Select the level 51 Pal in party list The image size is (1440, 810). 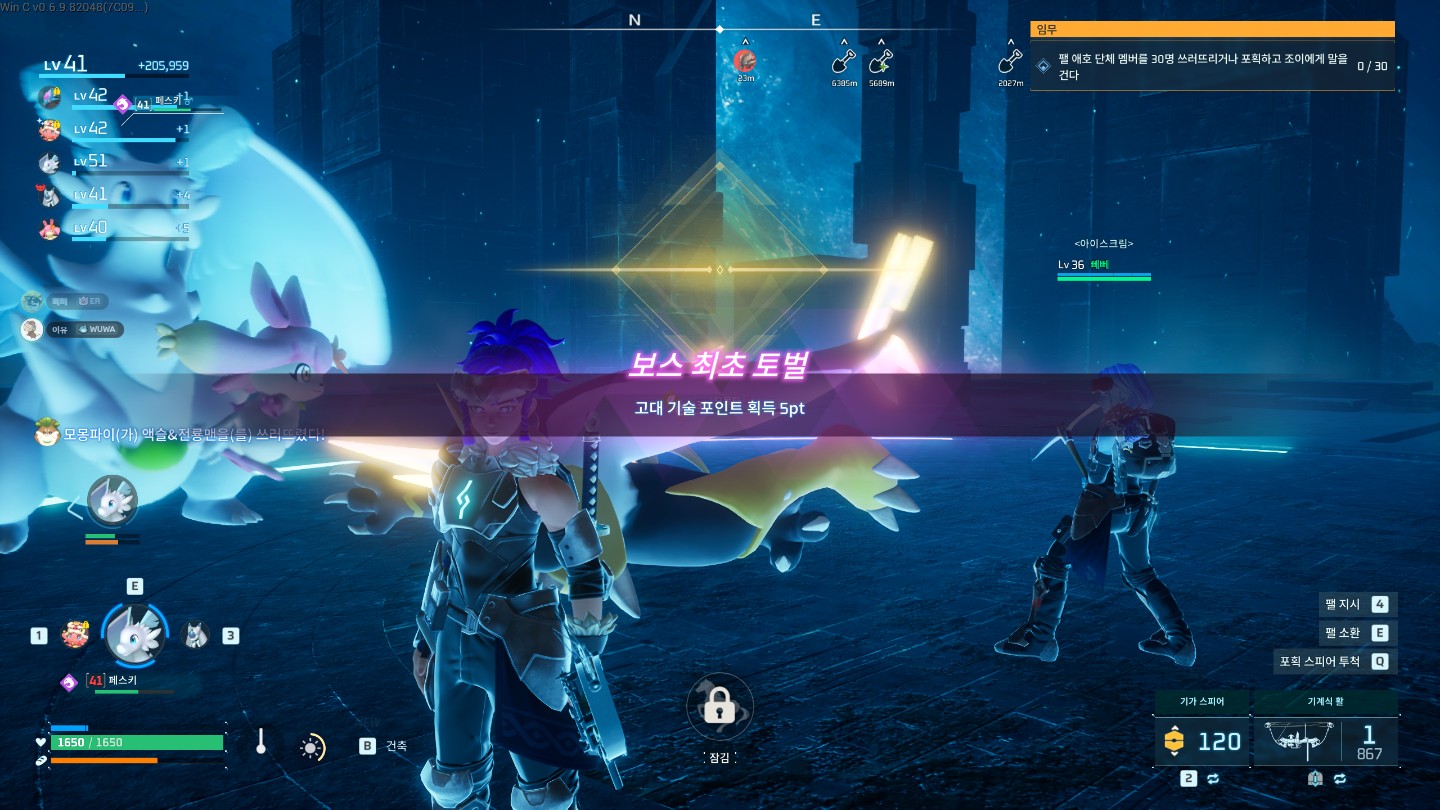pyautogui.click(x=50, y=162)
